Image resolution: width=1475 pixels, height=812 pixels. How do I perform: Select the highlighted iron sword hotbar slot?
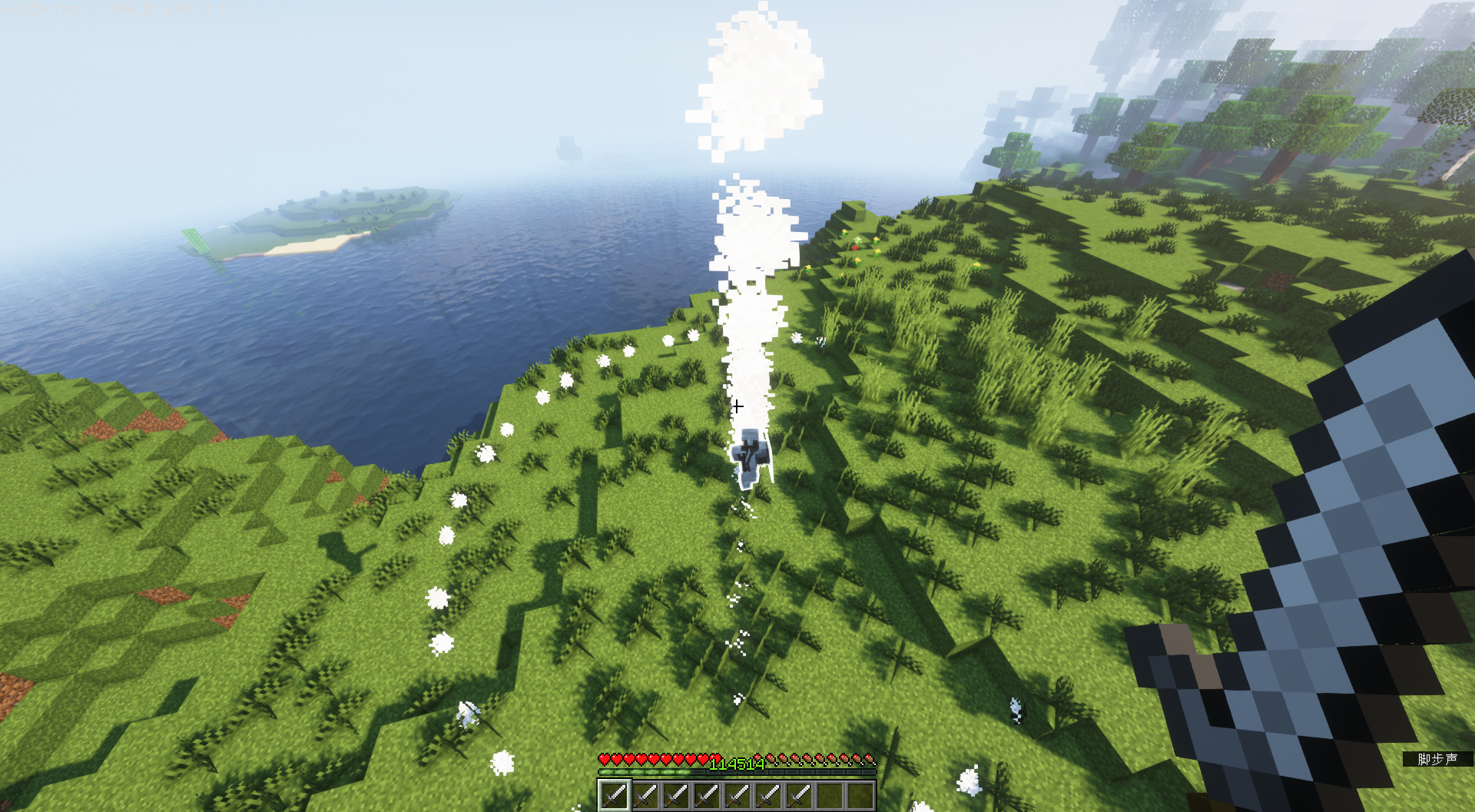[614, 795]
